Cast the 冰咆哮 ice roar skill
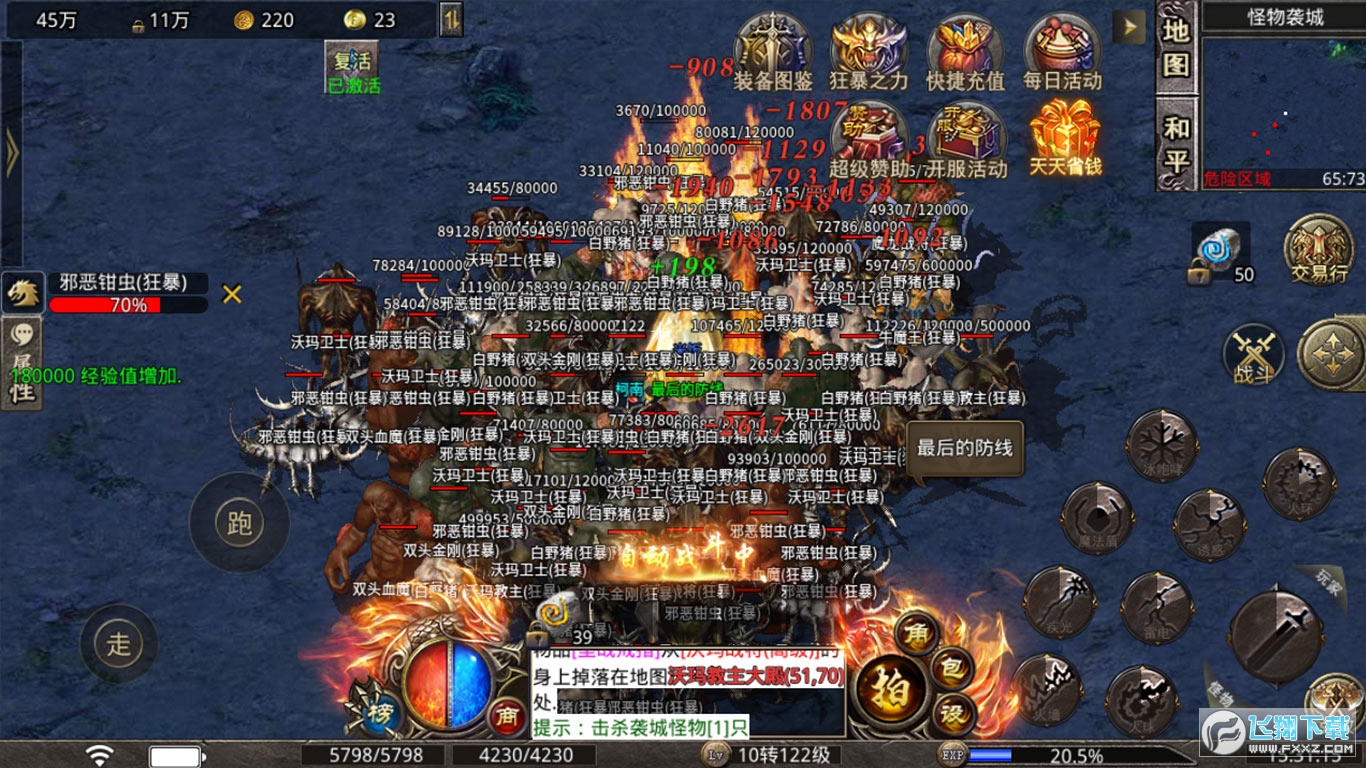1366x768 pixels. point(1162,446)
